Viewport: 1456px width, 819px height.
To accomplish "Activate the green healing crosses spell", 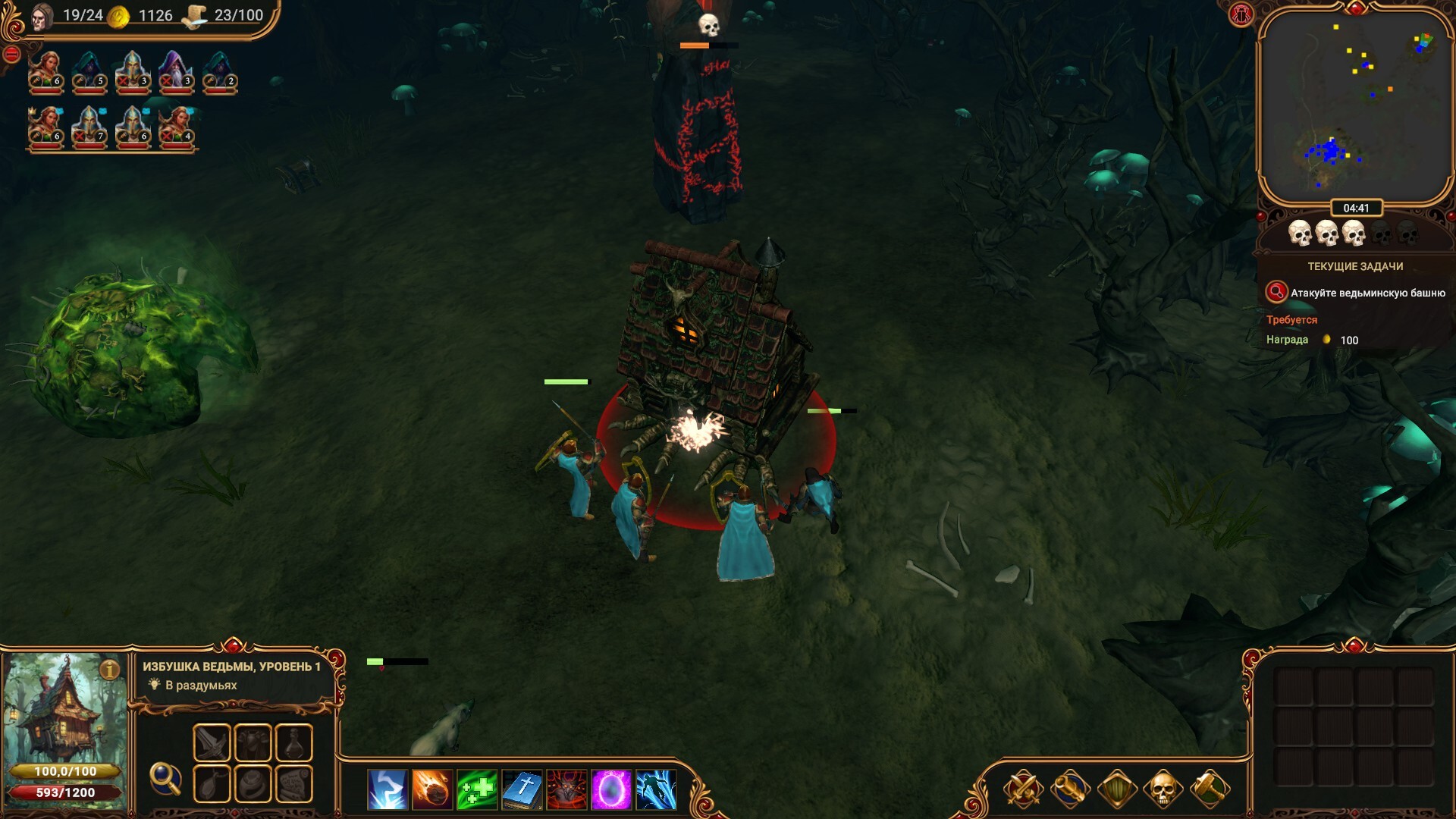I will [x=477, y=789].
